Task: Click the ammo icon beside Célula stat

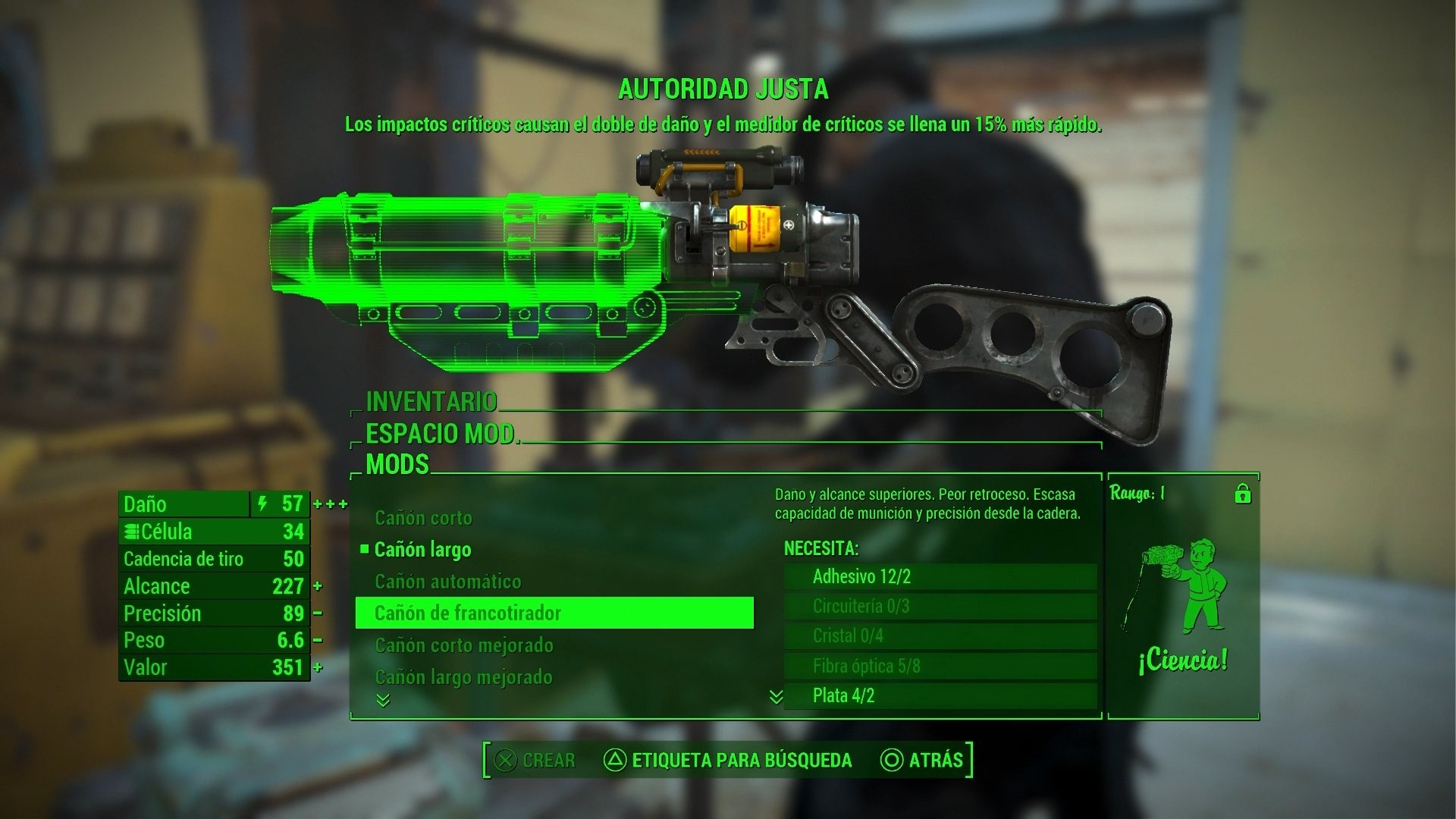Action: 133,532
